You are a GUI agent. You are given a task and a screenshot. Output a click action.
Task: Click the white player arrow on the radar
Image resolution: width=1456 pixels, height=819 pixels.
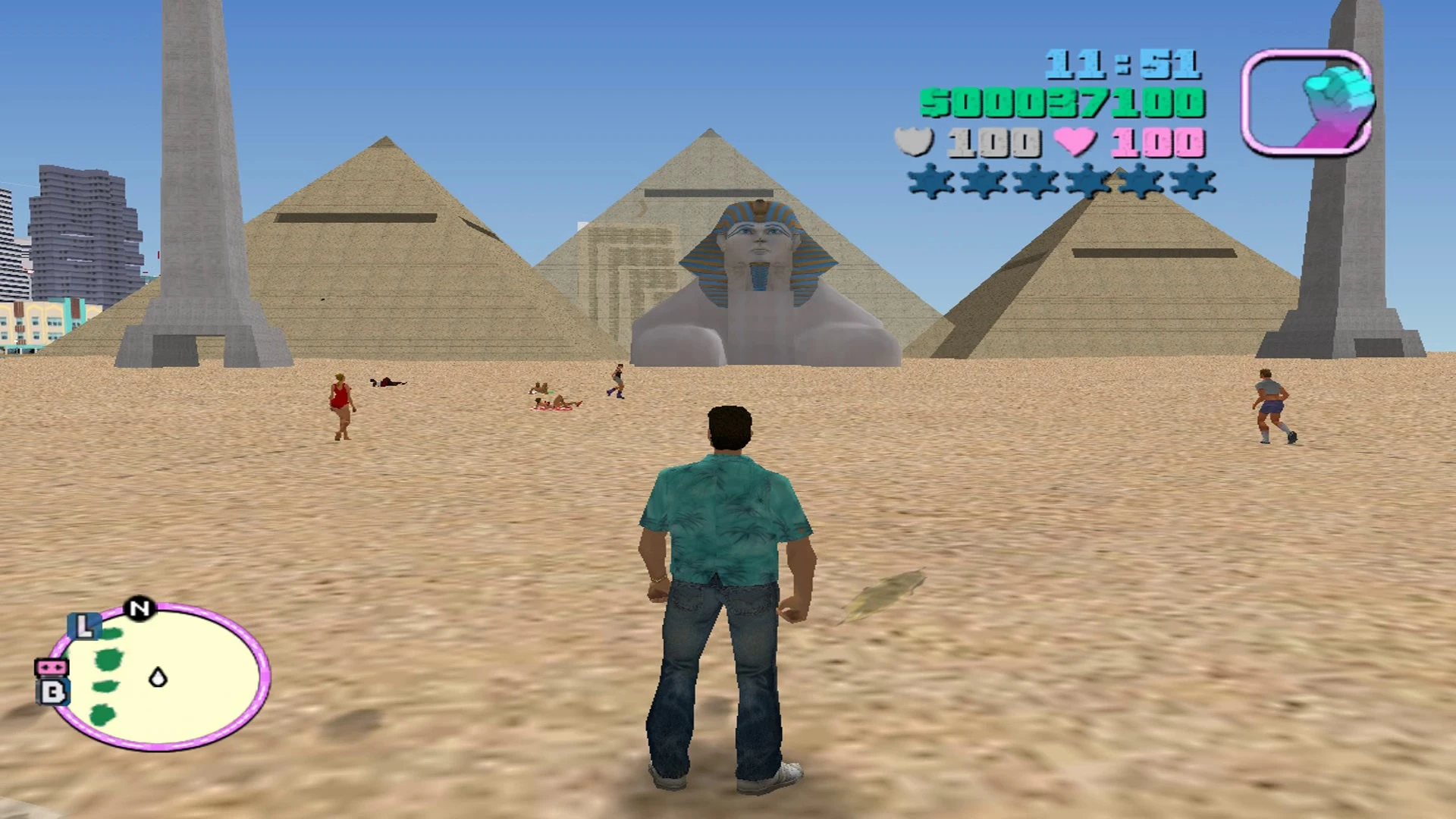point(157,677)
